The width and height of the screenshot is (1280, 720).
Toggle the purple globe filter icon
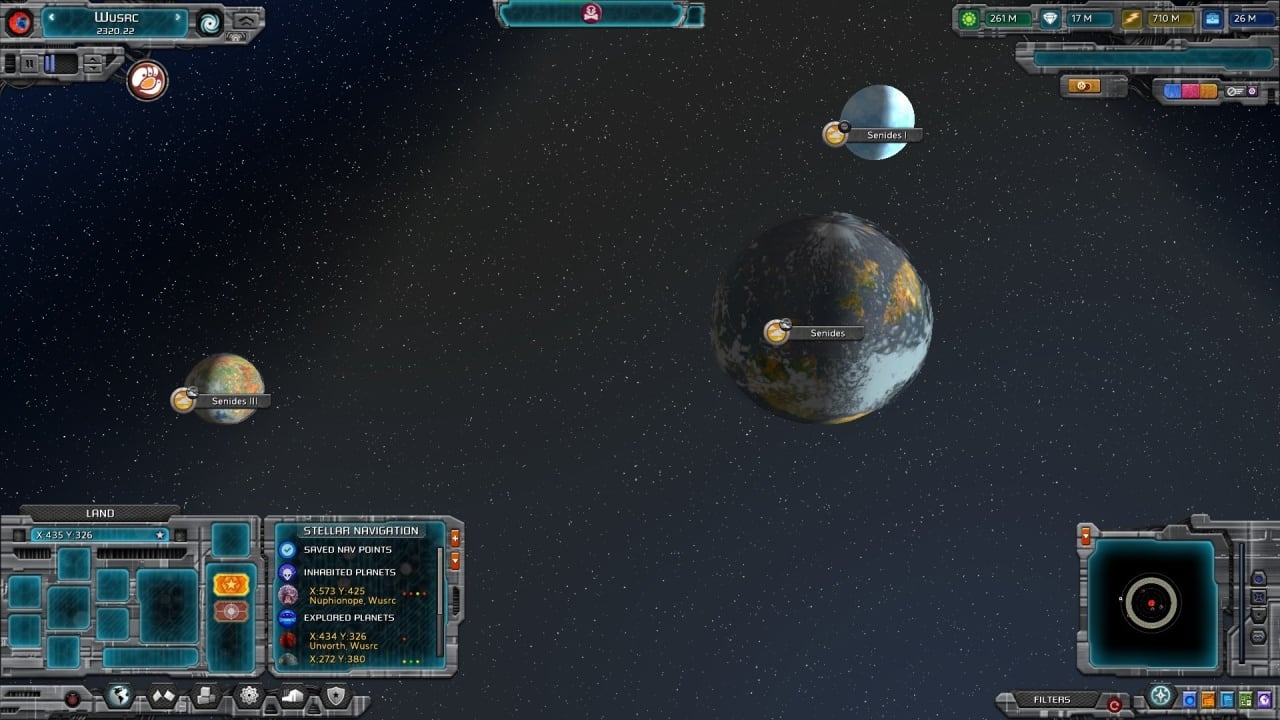(1264, 699)
